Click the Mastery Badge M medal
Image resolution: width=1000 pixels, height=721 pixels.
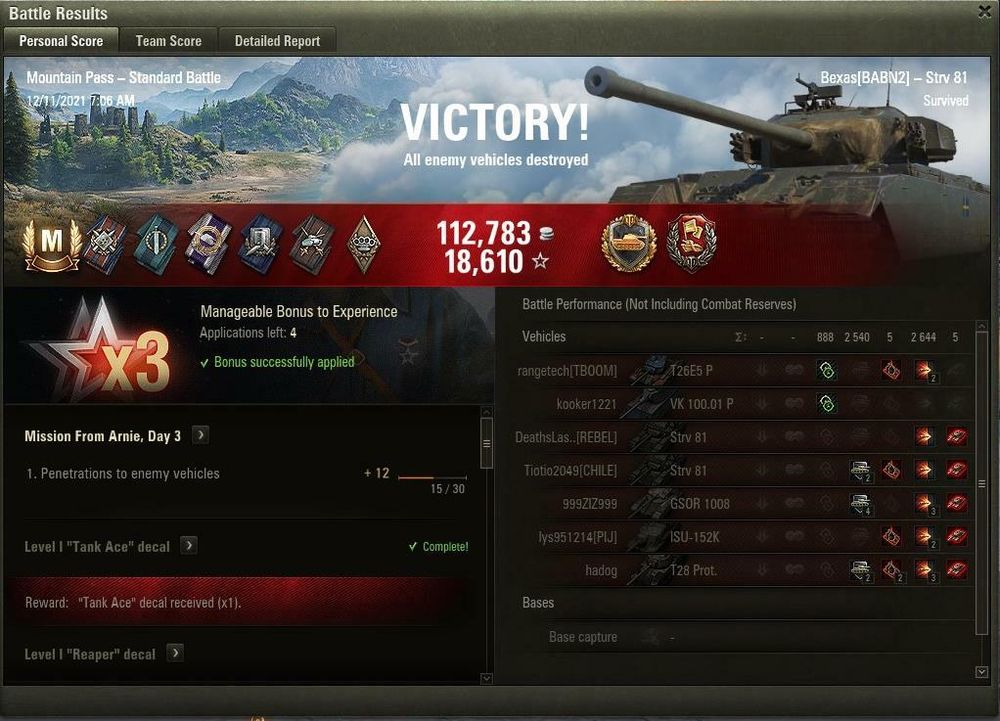53,245
